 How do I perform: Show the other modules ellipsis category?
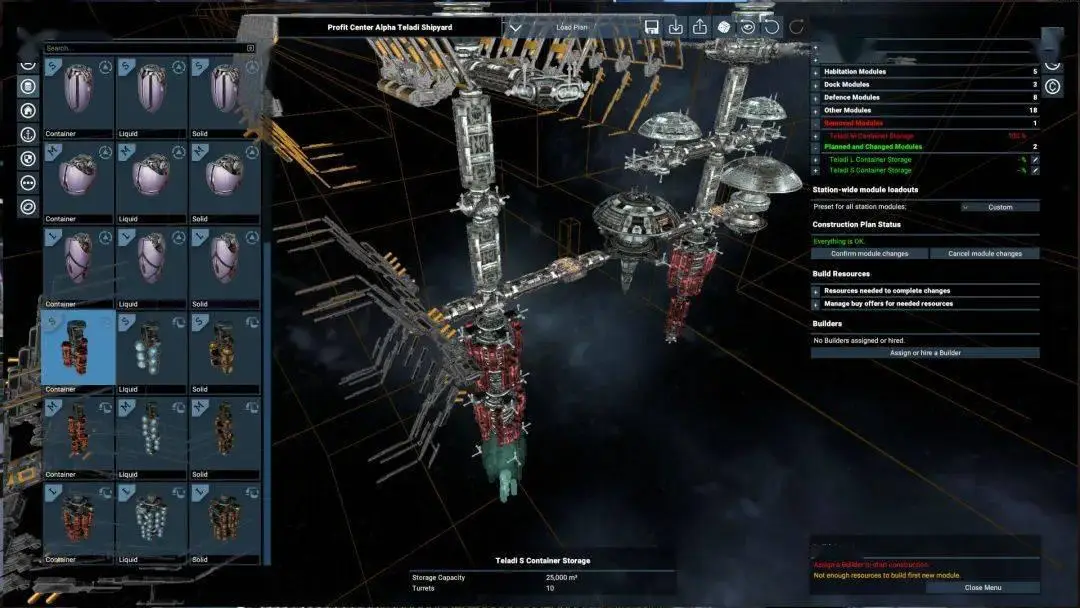pos(28,183)
